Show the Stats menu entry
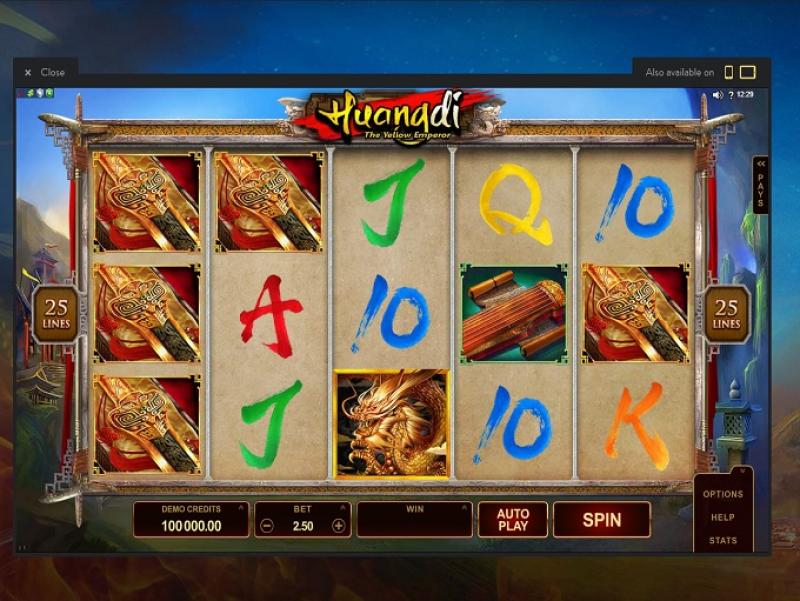 coord(723,540)
